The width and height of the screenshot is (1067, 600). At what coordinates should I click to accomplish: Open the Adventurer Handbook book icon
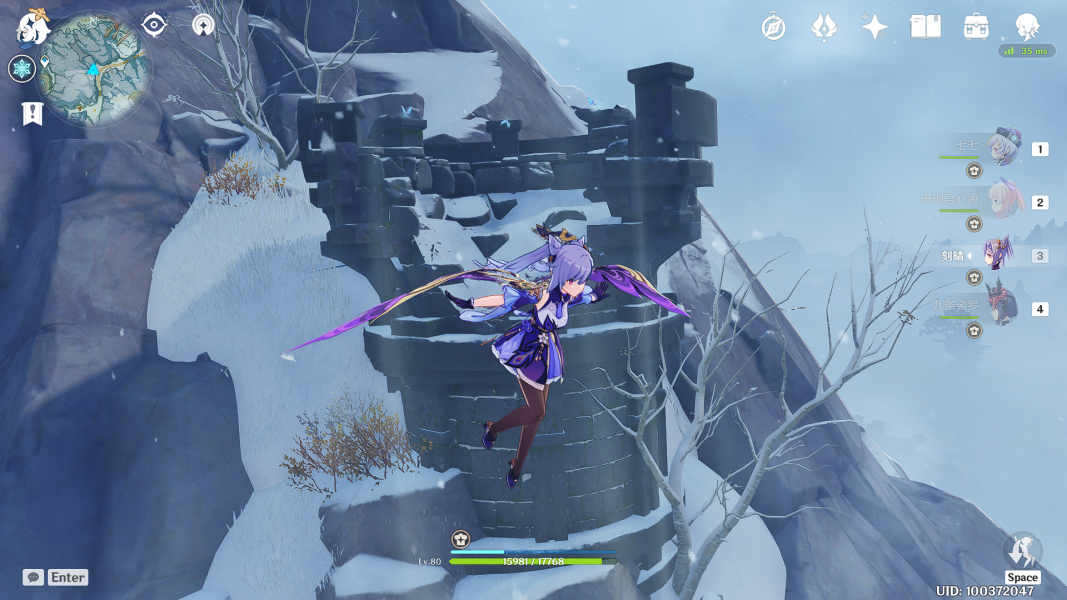click(925, 27)
